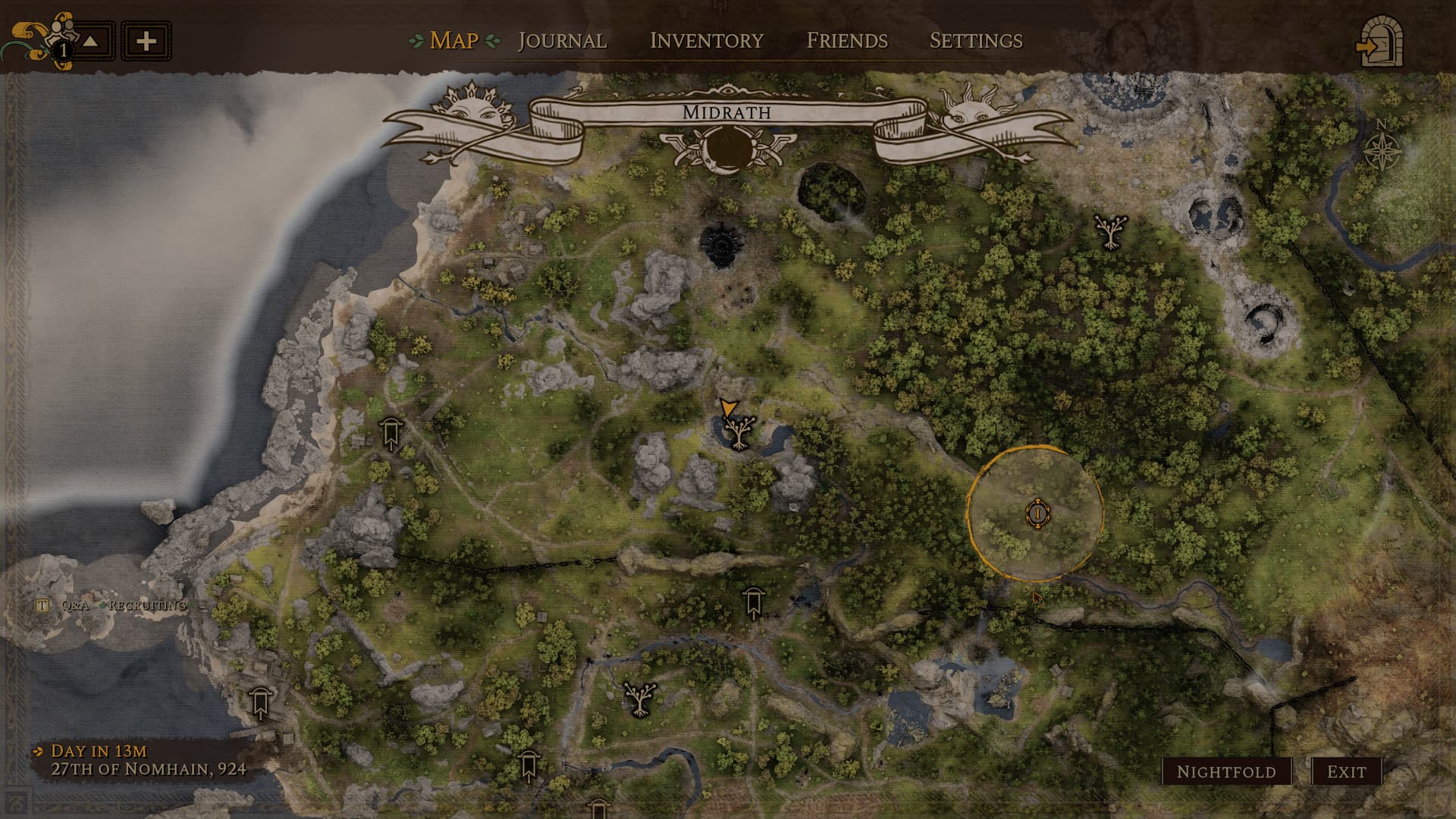Collapse the party panel with the up arrow
Image resolution: width=1456 pixels, height=819 pixels.
tap(90, 41)
